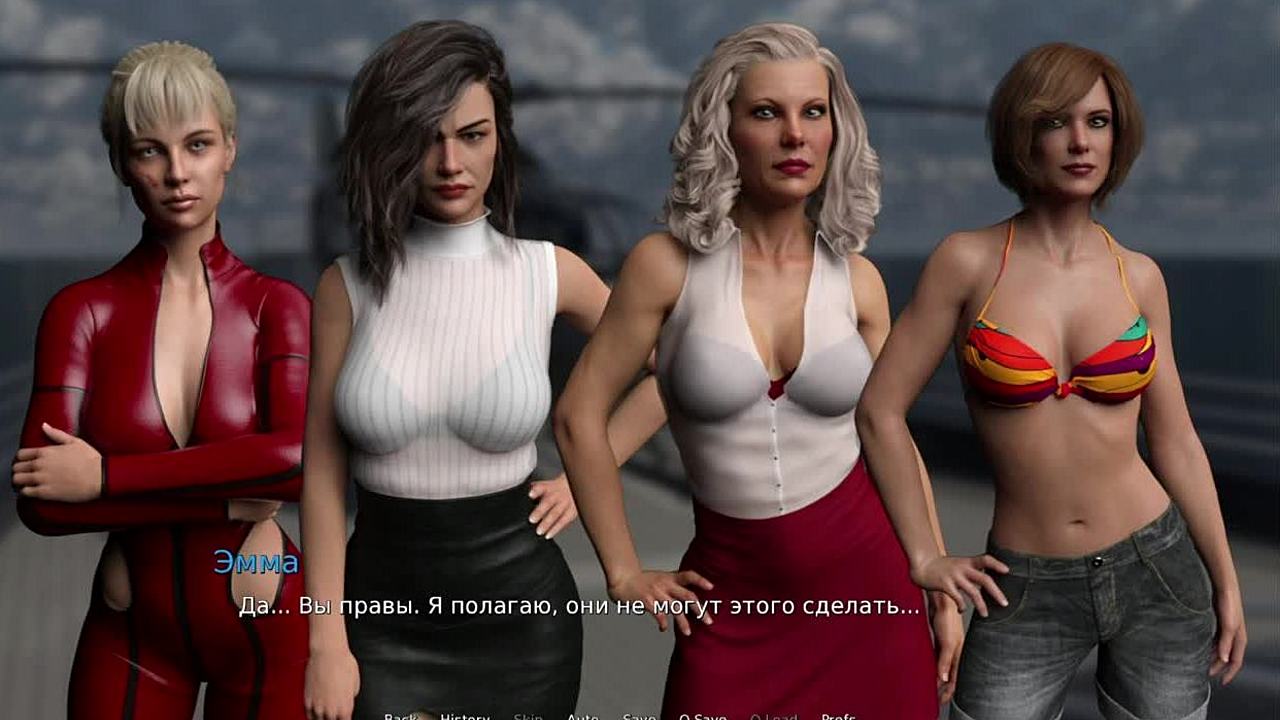Toggle Auto-advance mode
Screen dimensions: 1280x720
(583, 716)
